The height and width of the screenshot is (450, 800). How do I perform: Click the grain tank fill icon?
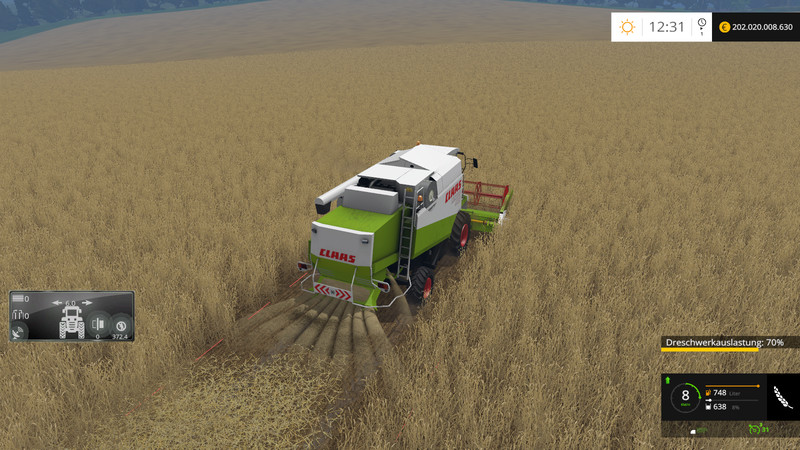[x=709, y=407]
